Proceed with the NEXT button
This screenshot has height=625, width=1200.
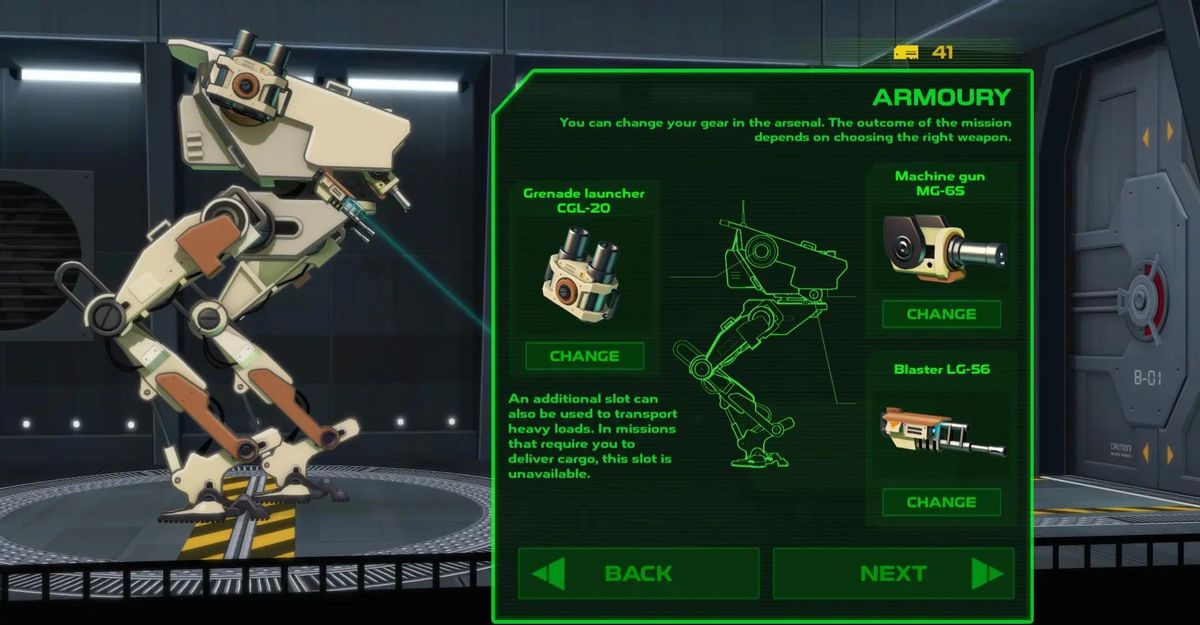coord(893,573)
